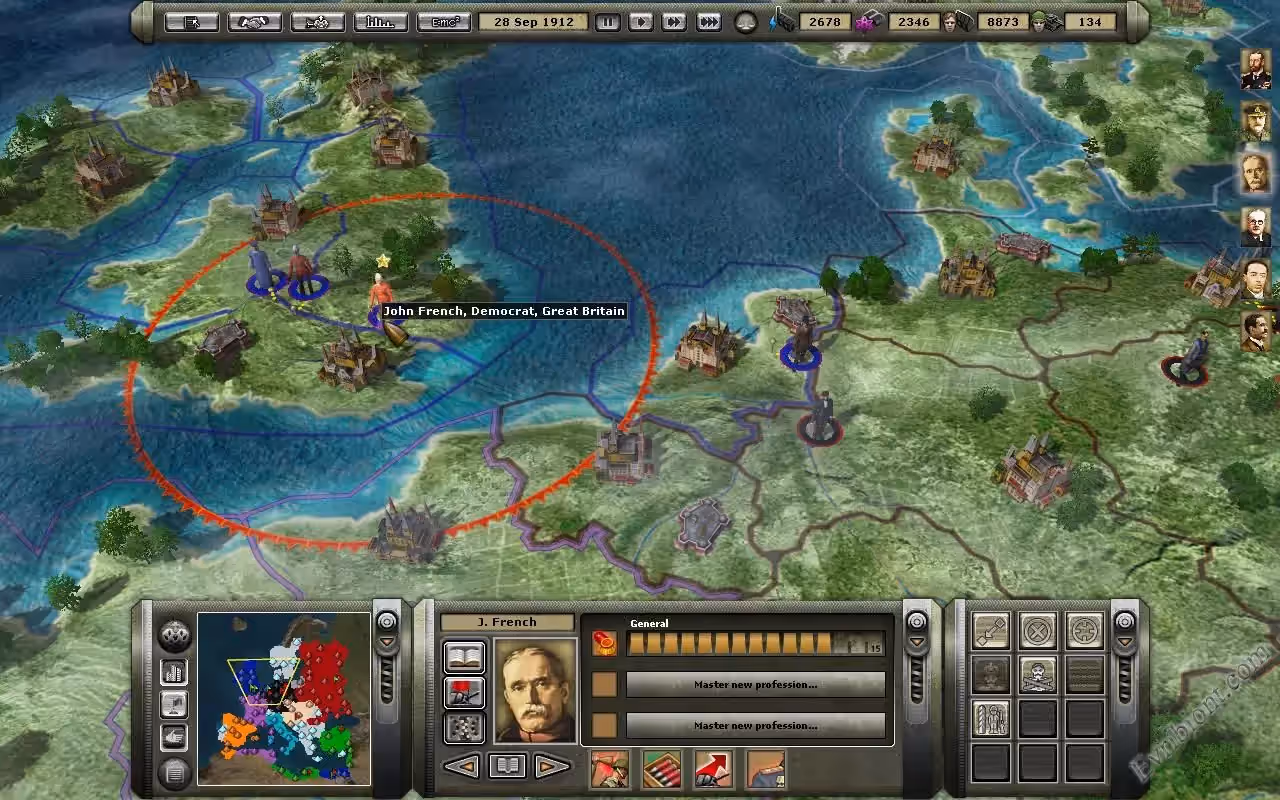Open the Emc² research screen
Screen dimensions: 1280x800
click(x=444, y=22)
